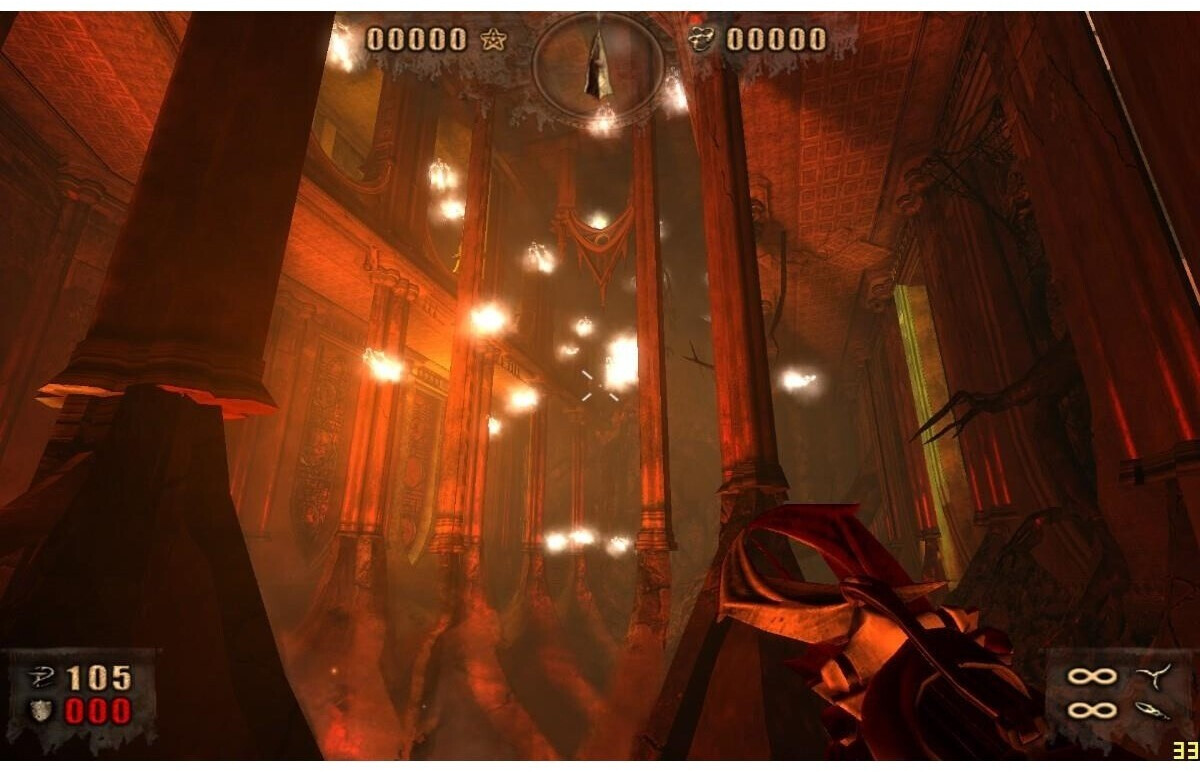Select the pentagram star icon

click(x=492, y=39)
